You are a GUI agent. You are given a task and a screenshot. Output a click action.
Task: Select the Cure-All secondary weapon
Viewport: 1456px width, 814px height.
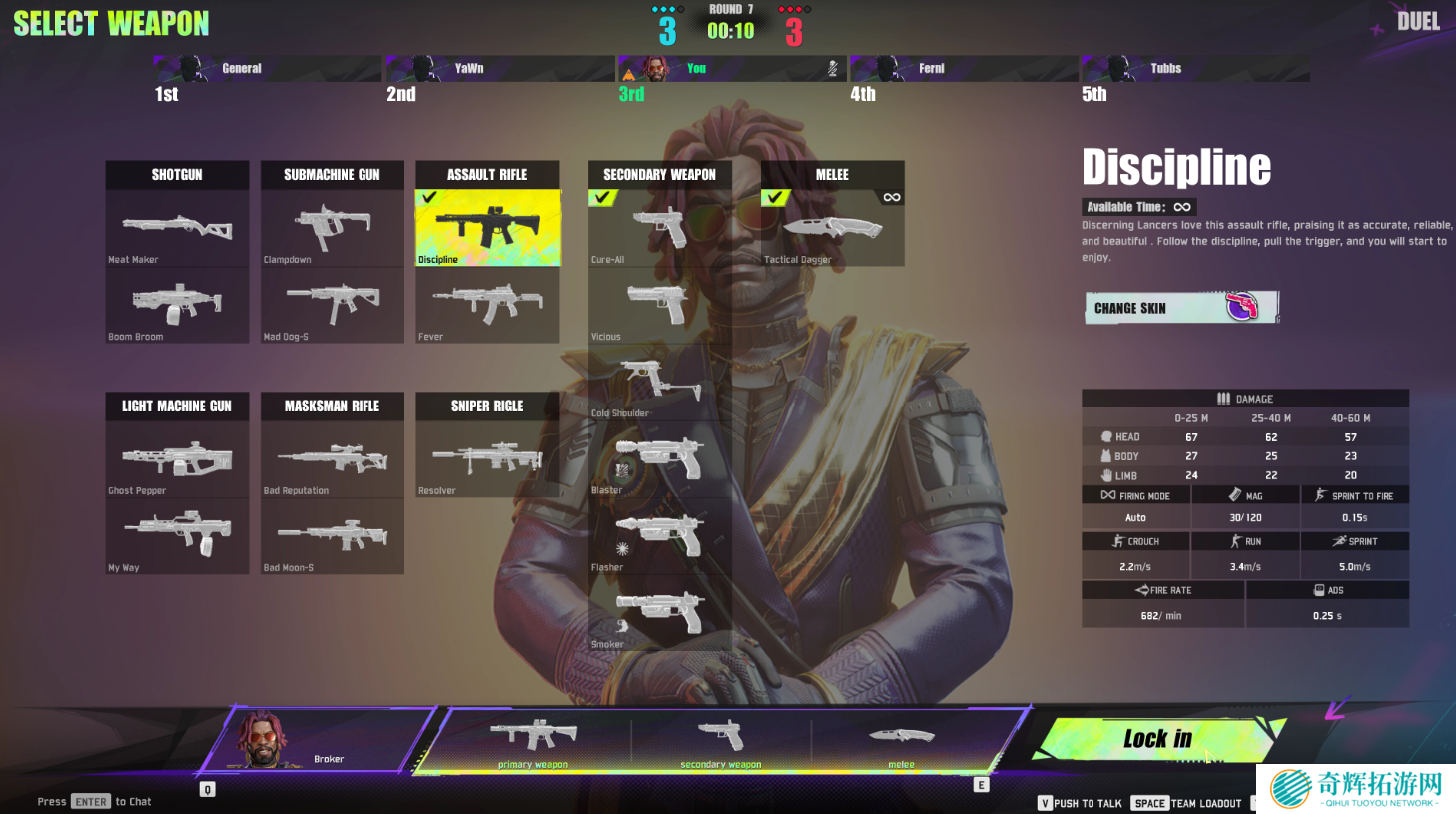[659, 228]
